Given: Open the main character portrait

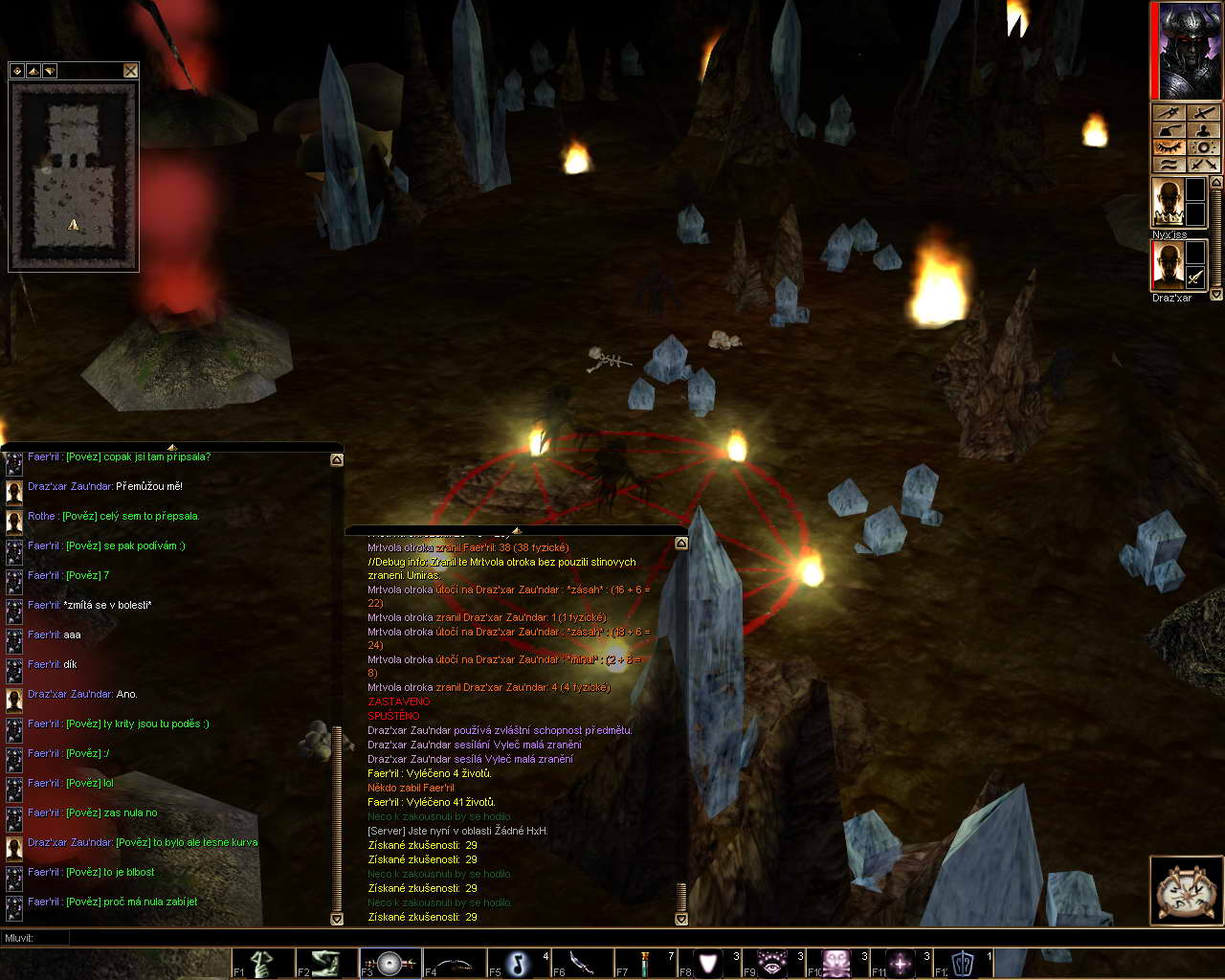Looking at the screenshot, I should (1189, 51).
